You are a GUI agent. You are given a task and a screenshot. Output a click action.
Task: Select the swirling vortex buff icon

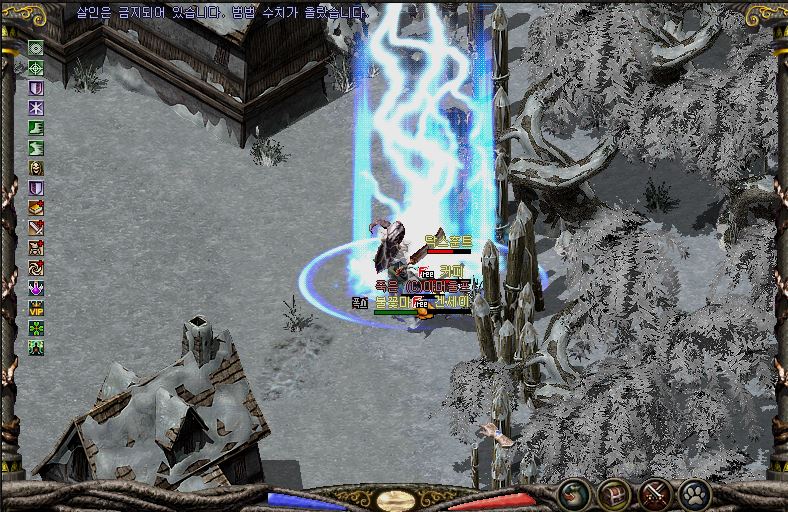(36, 268)
